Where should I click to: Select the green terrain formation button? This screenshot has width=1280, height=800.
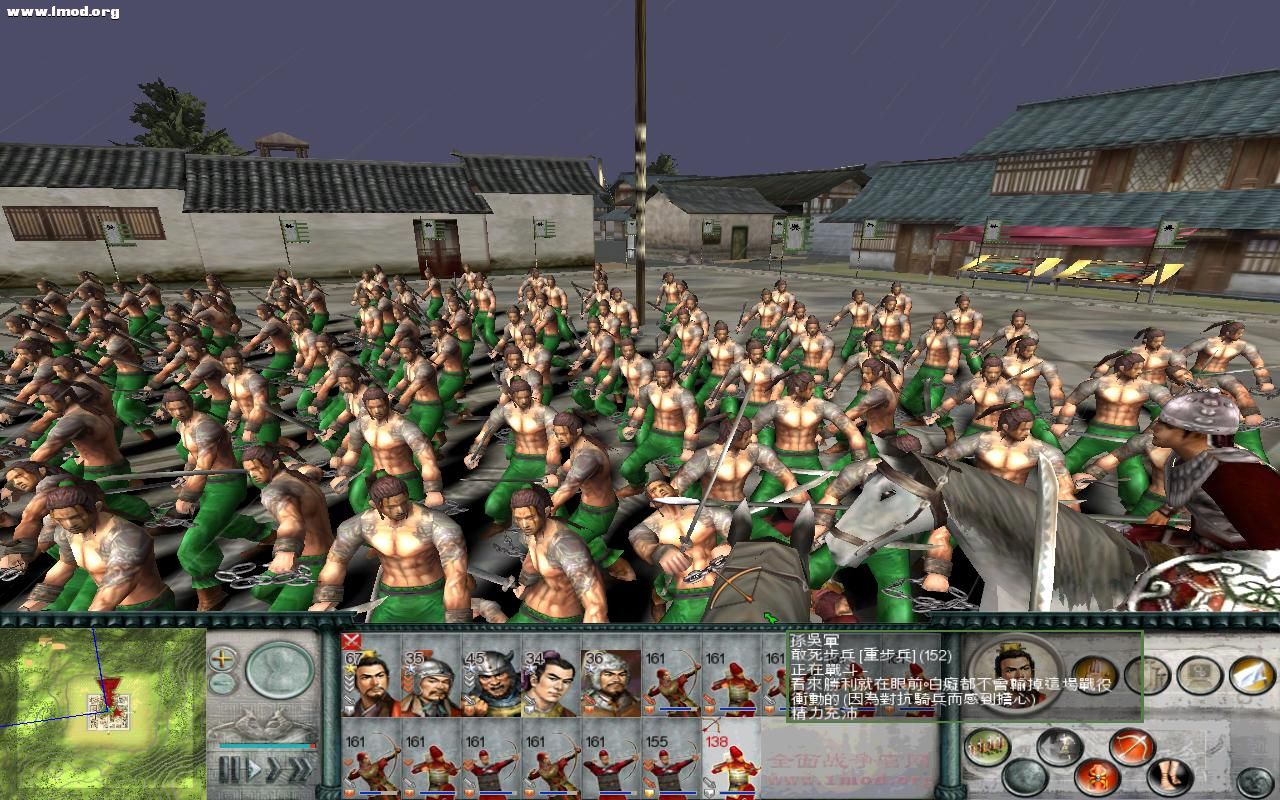985,746
